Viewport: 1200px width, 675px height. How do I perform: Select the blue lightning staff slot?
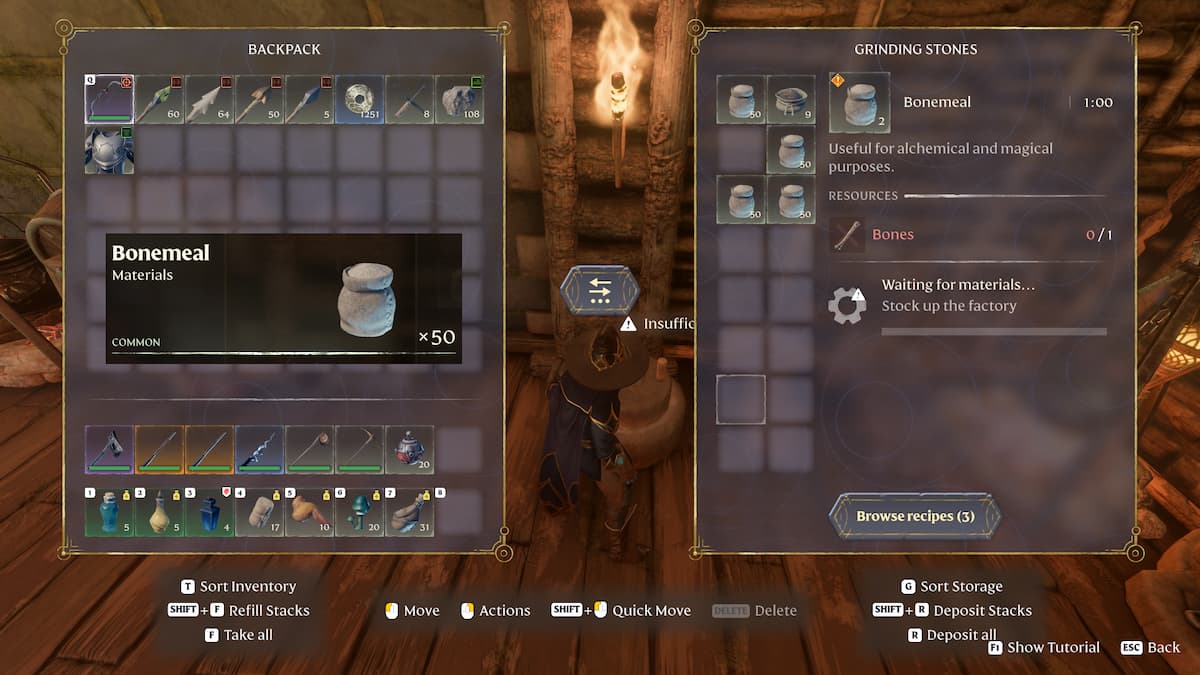tap(259, 449)
